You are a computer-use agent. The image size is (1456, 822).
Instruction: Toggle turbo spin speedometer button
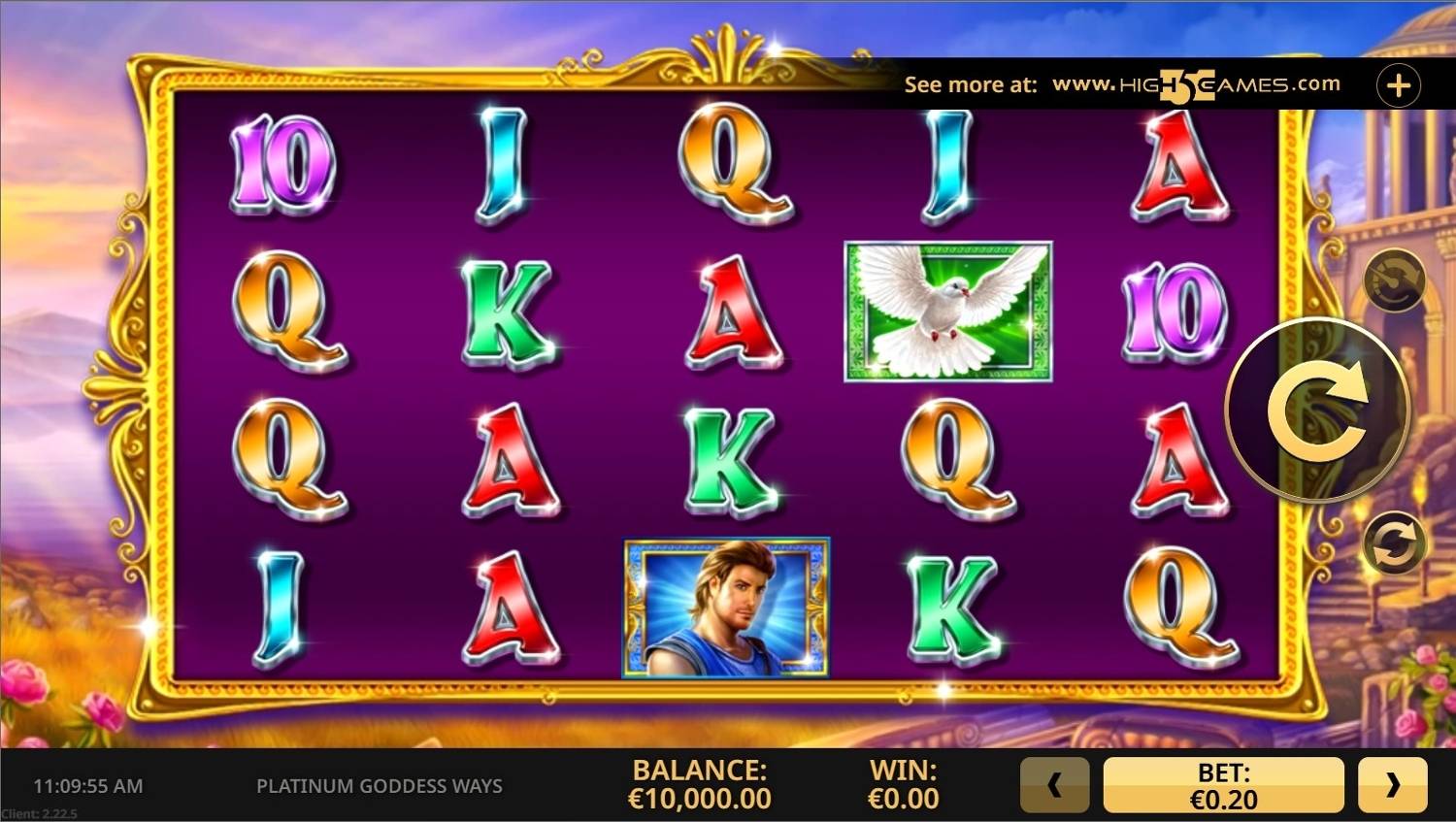[1394, 281]
